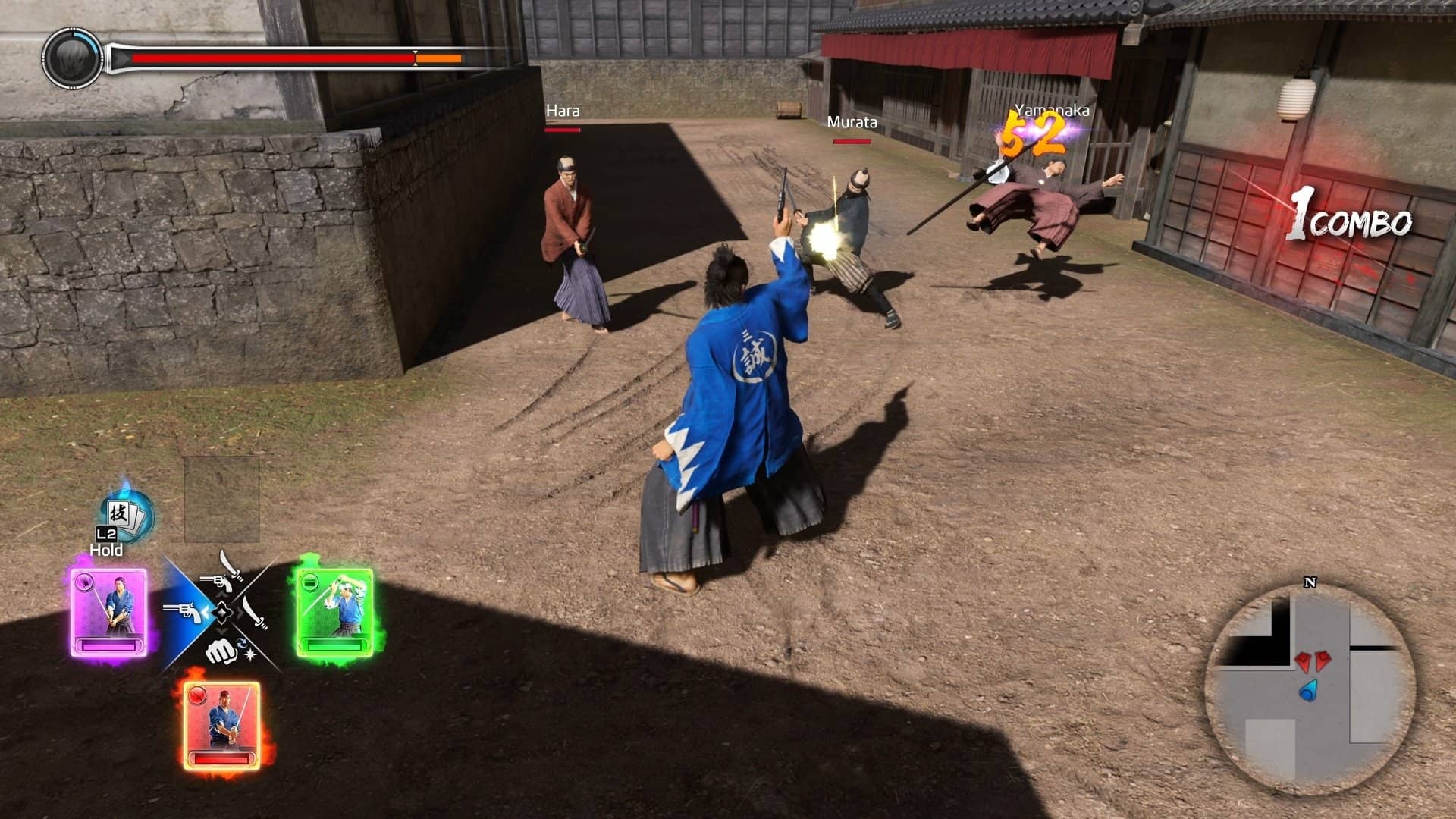Select the enemy name label Murata

tap(852, 121)
